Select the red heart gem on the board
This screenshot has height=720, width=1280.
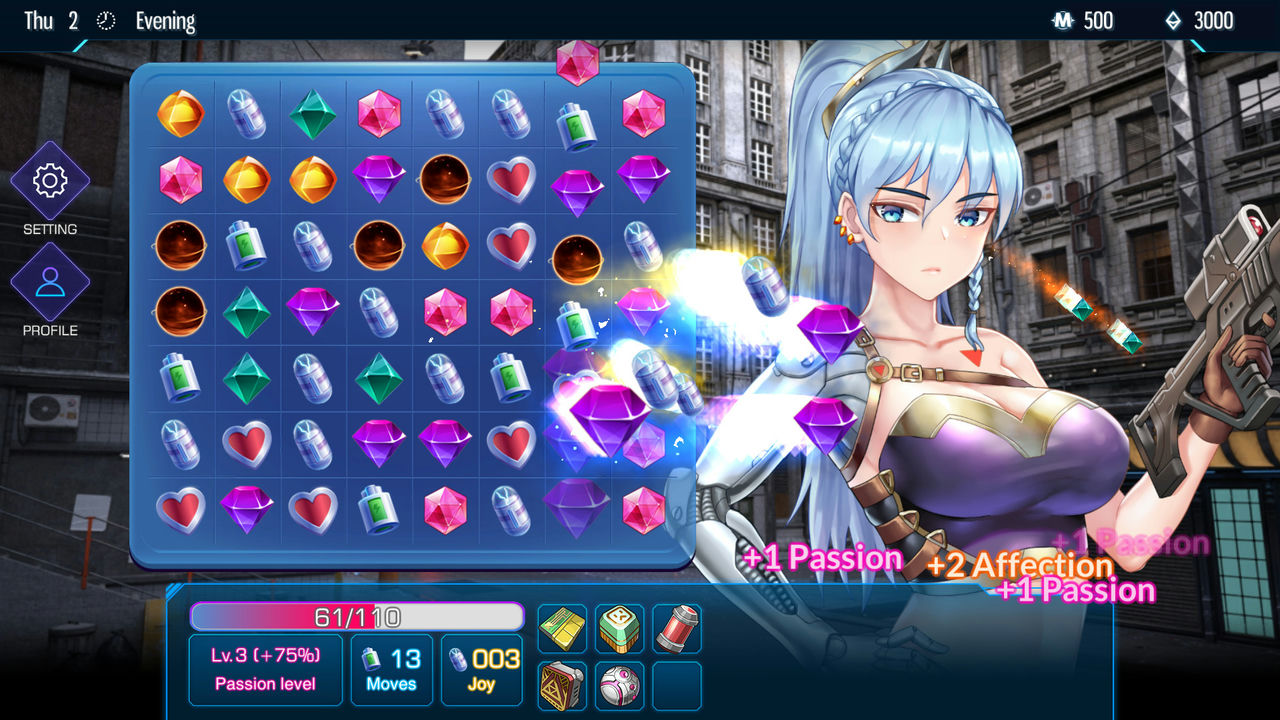click(246, 444)
